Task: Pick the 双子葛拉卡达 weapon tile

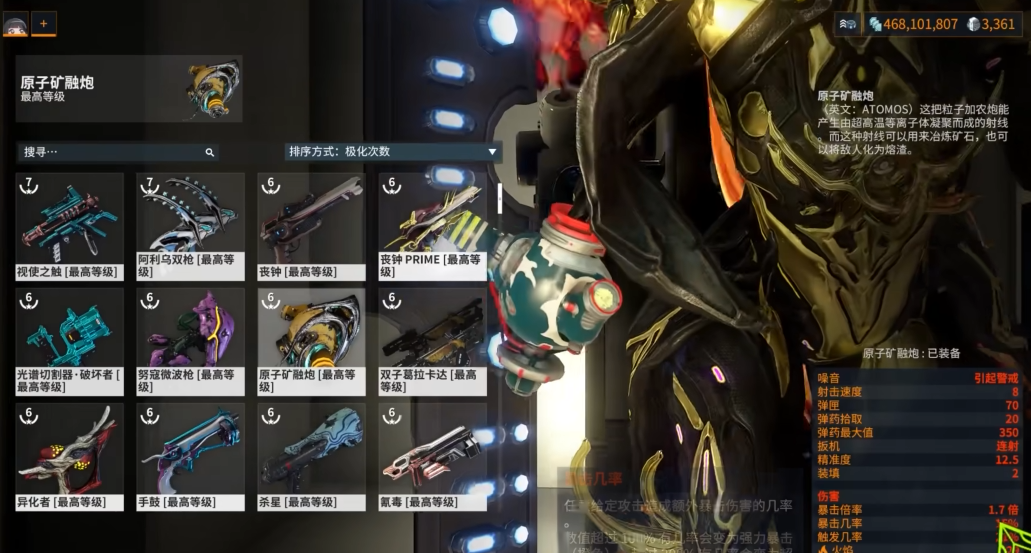Action: [431, 341]
